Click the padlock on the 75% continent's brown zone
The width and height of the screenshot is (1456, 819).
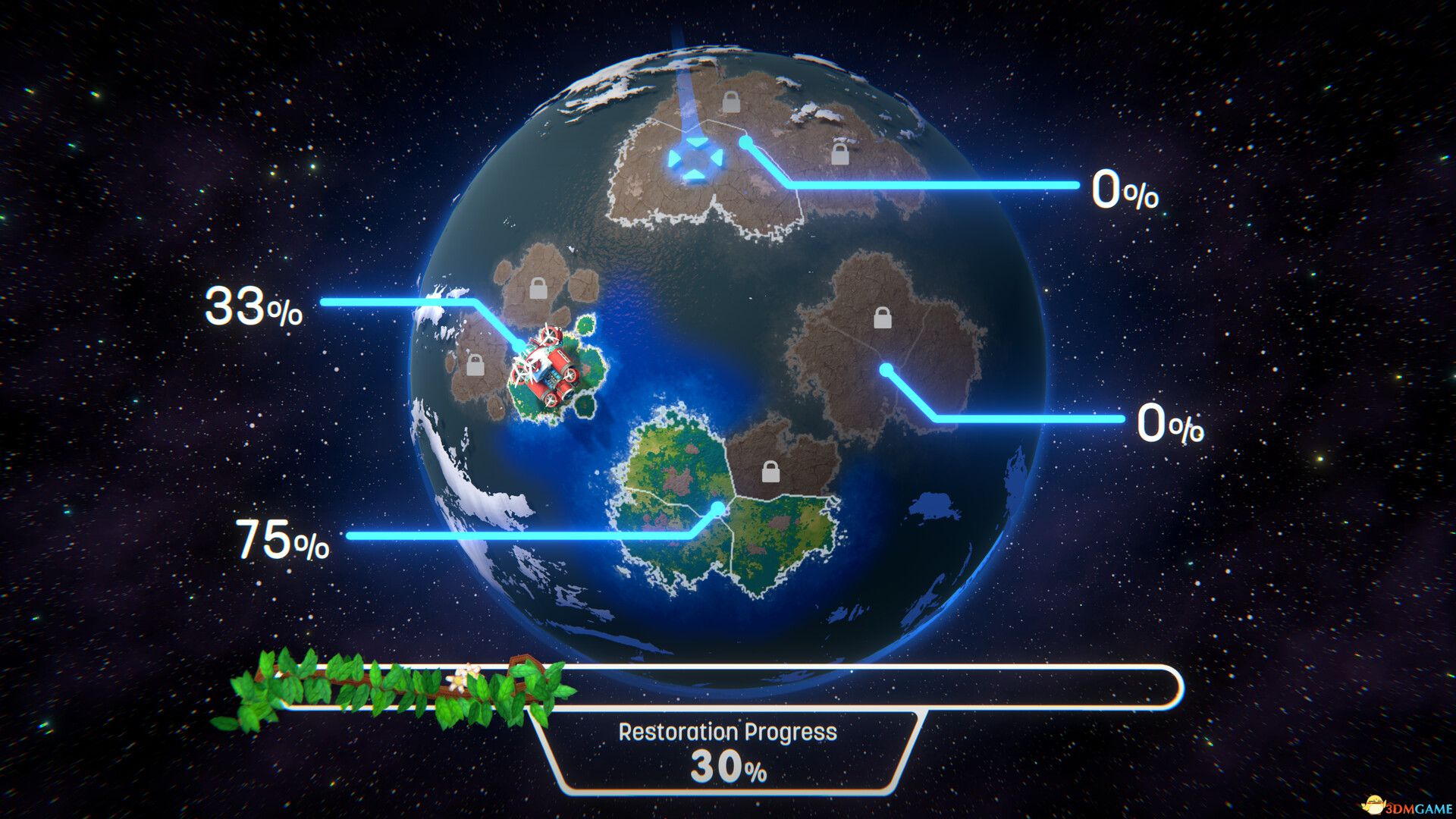[770, 471]
